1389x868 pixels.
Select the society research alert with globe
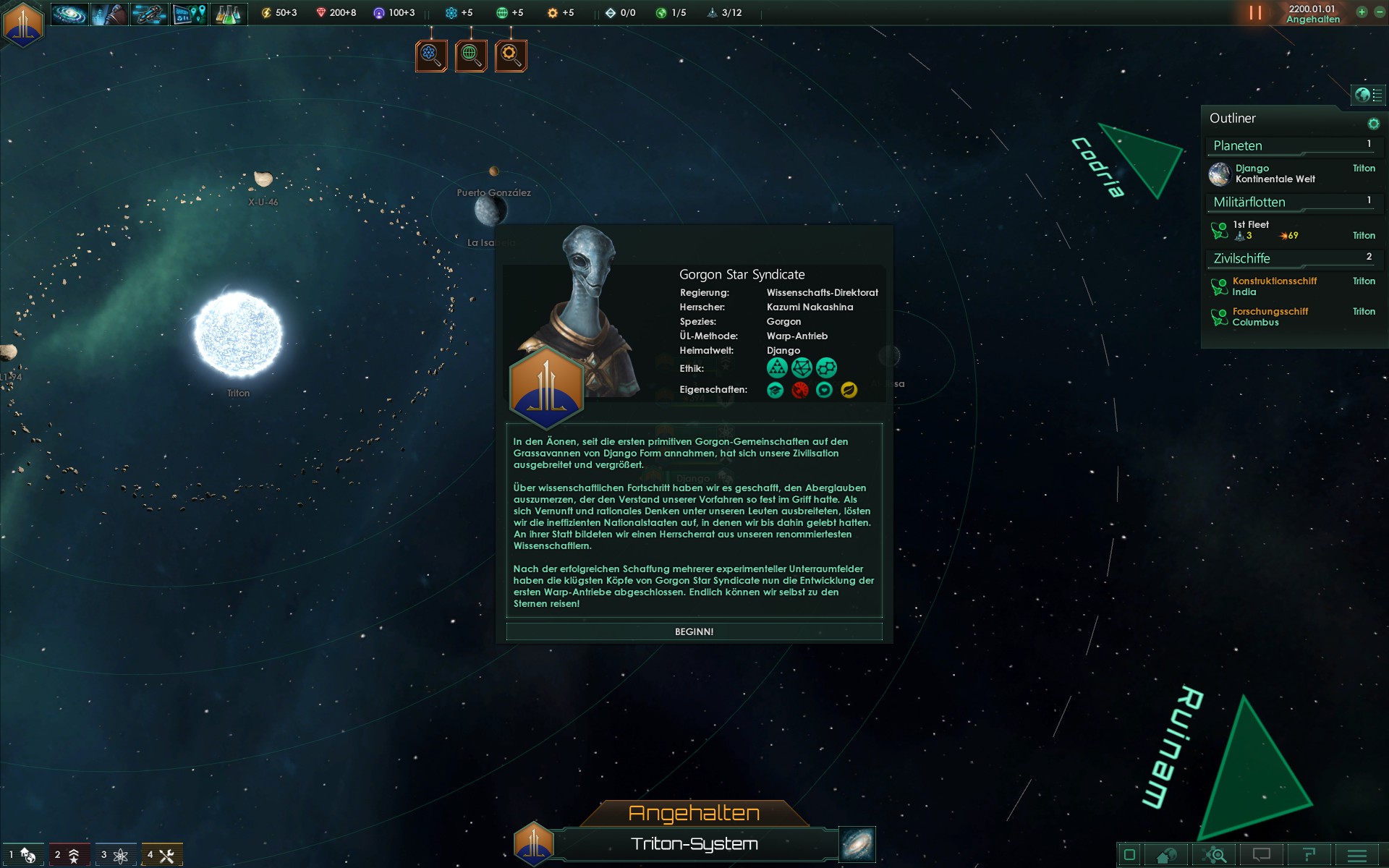tap(471, 55)
